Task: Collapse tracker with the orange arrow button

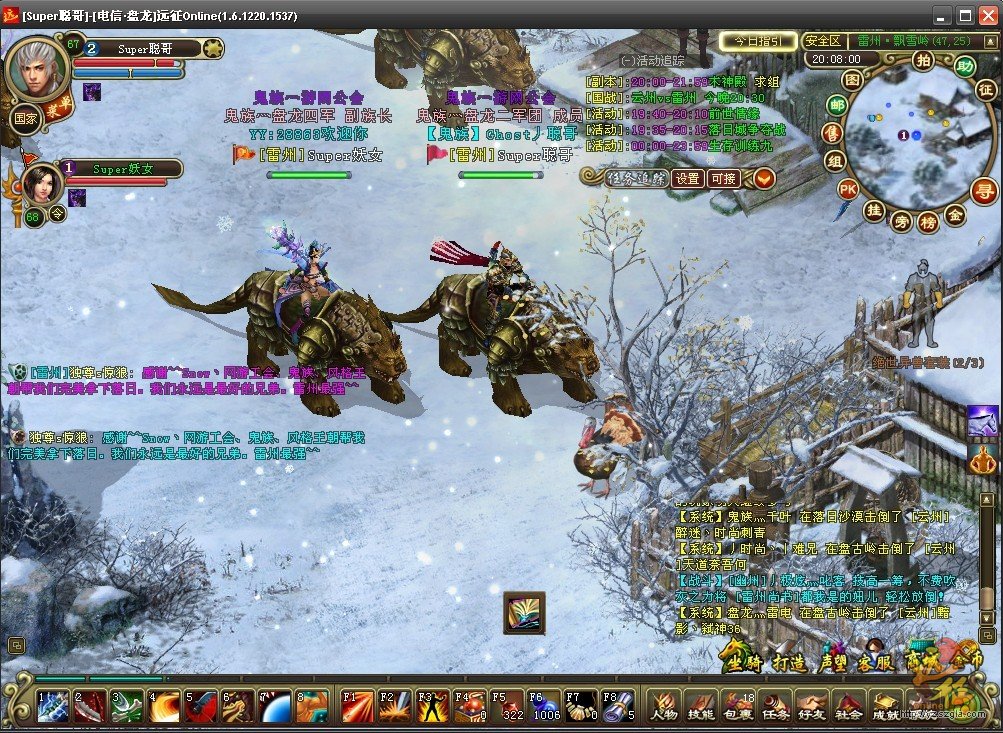Action: click(x=764, y=178)
